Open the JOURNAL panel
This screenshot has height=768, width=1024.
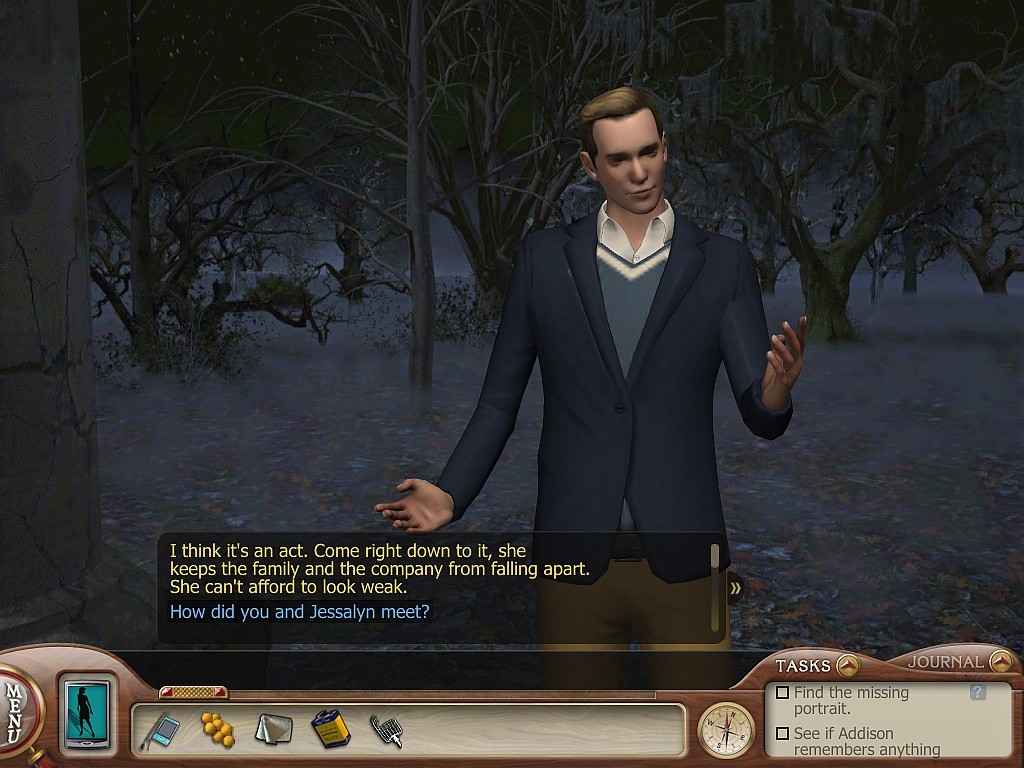click(x=1000, y=661)
